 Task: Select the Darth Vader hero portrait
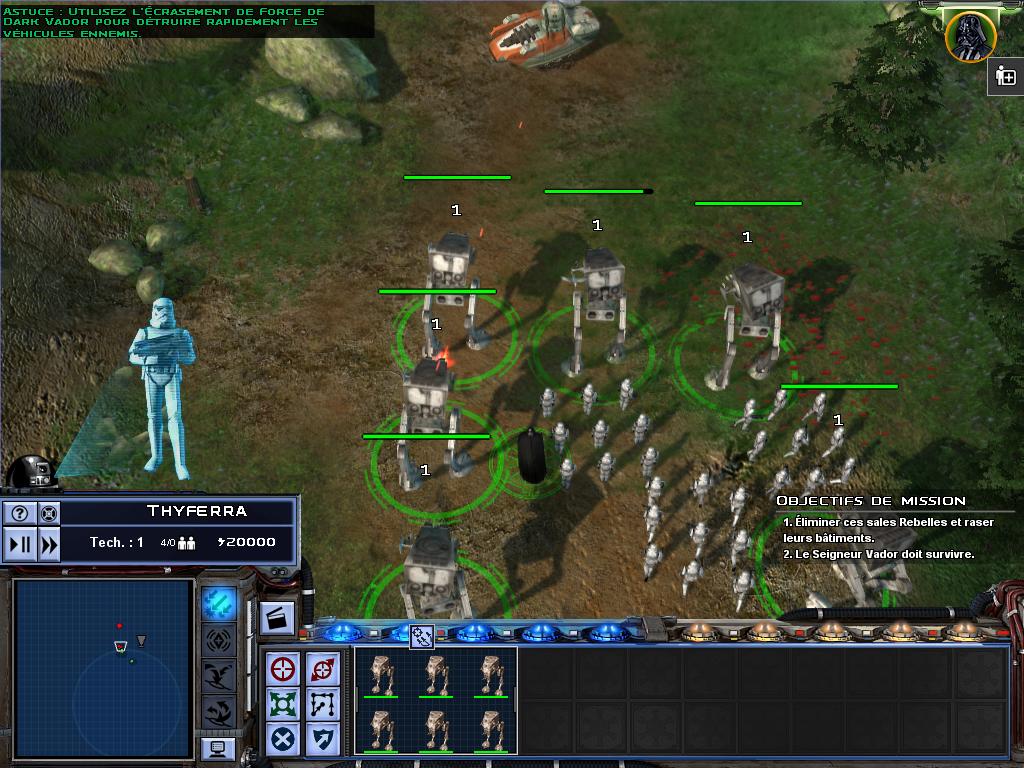[969, 36]
